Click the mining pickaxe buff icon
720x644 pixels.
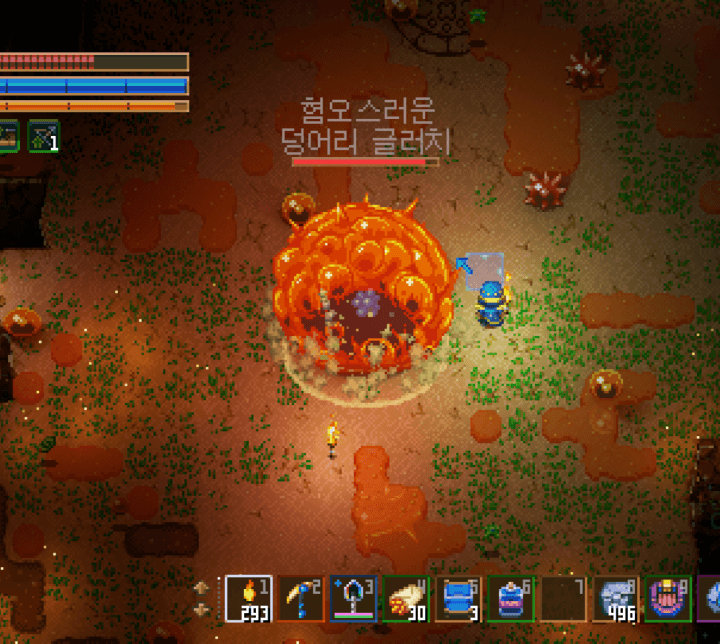(44, 135)
